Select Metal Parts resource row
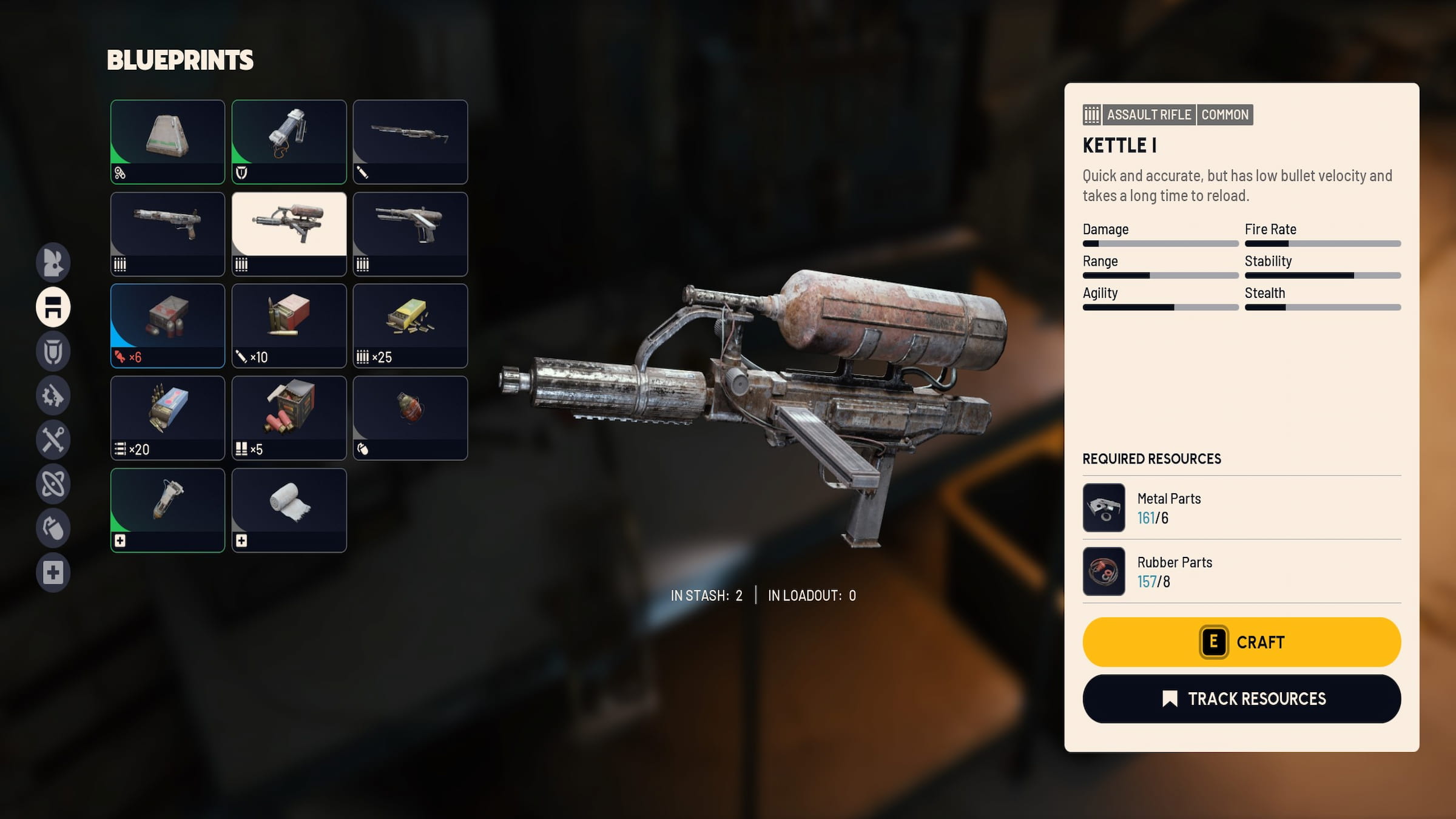 point(1241,508)
